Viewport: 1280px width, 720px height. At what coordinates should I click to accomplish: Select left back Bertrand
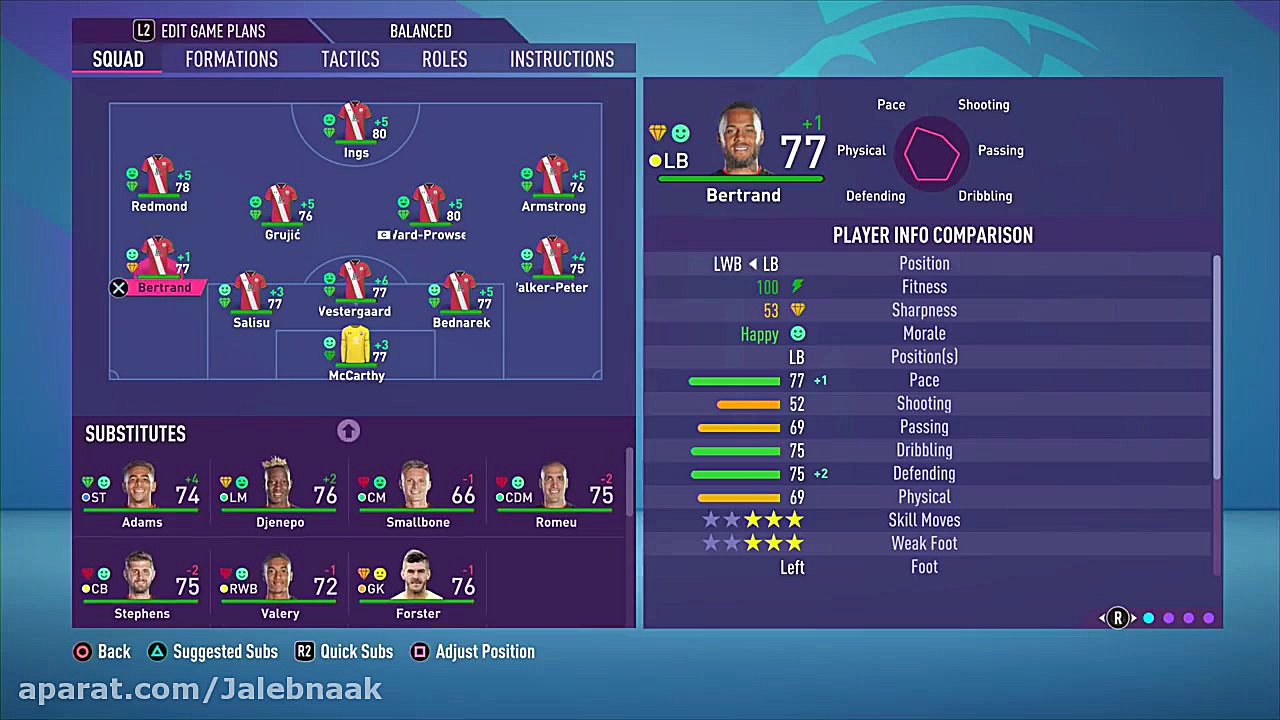click(158, 260)
